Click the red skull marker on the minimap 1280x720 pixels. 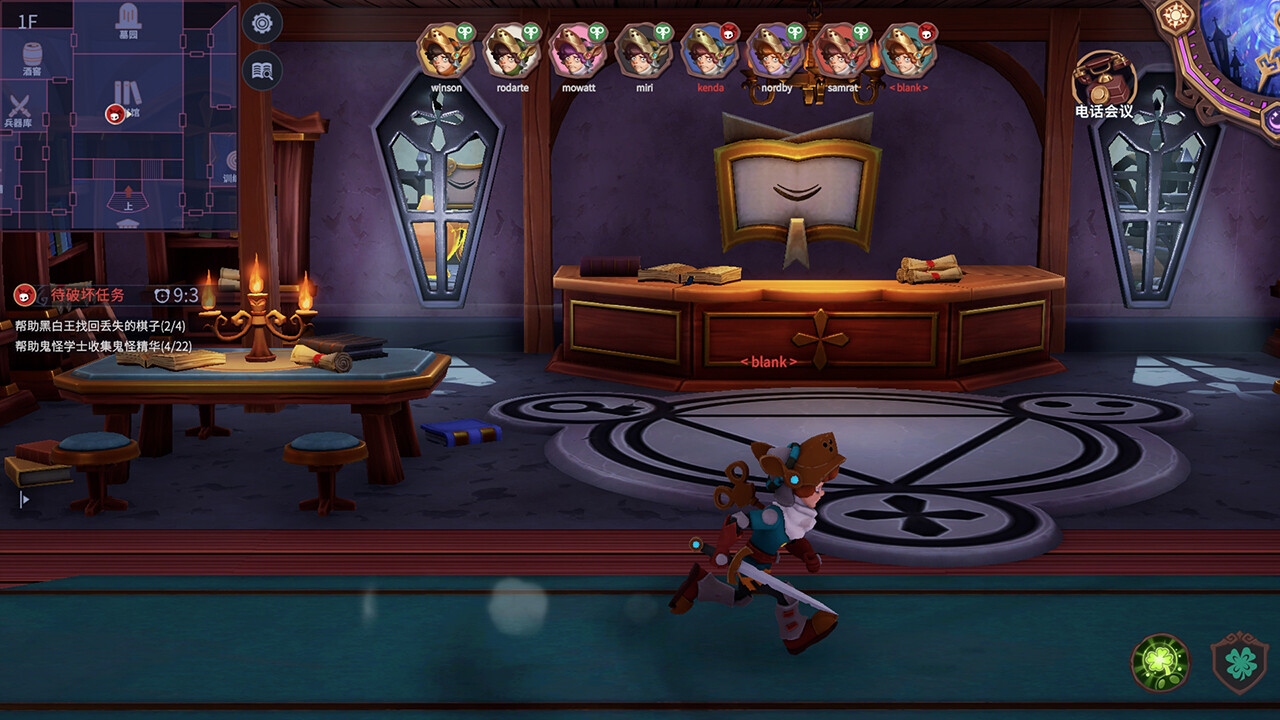[116, 112]
